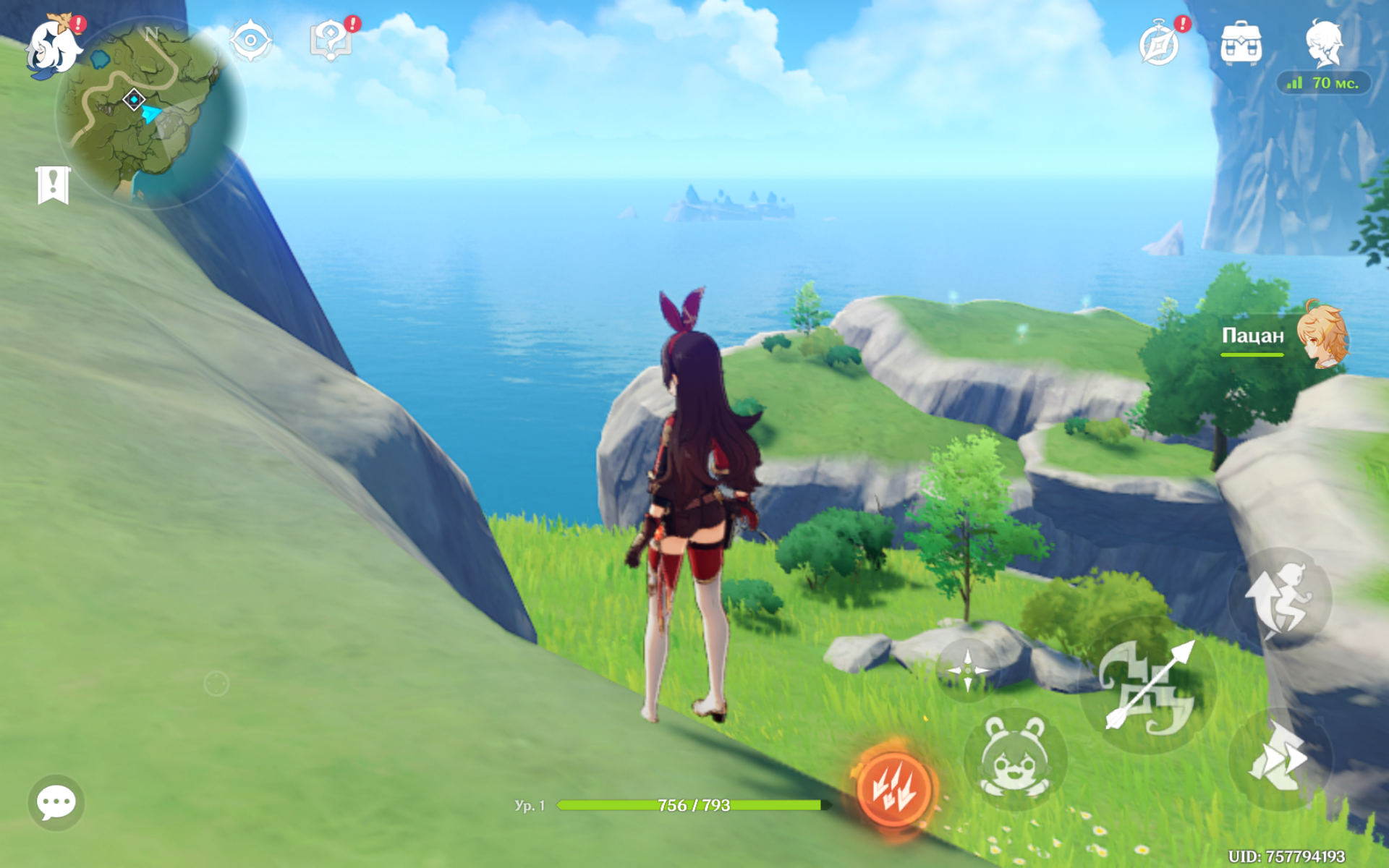This screenshot has height=868, width=1389.
Task: Tap the jump button
Action: tap(1279, 599)
